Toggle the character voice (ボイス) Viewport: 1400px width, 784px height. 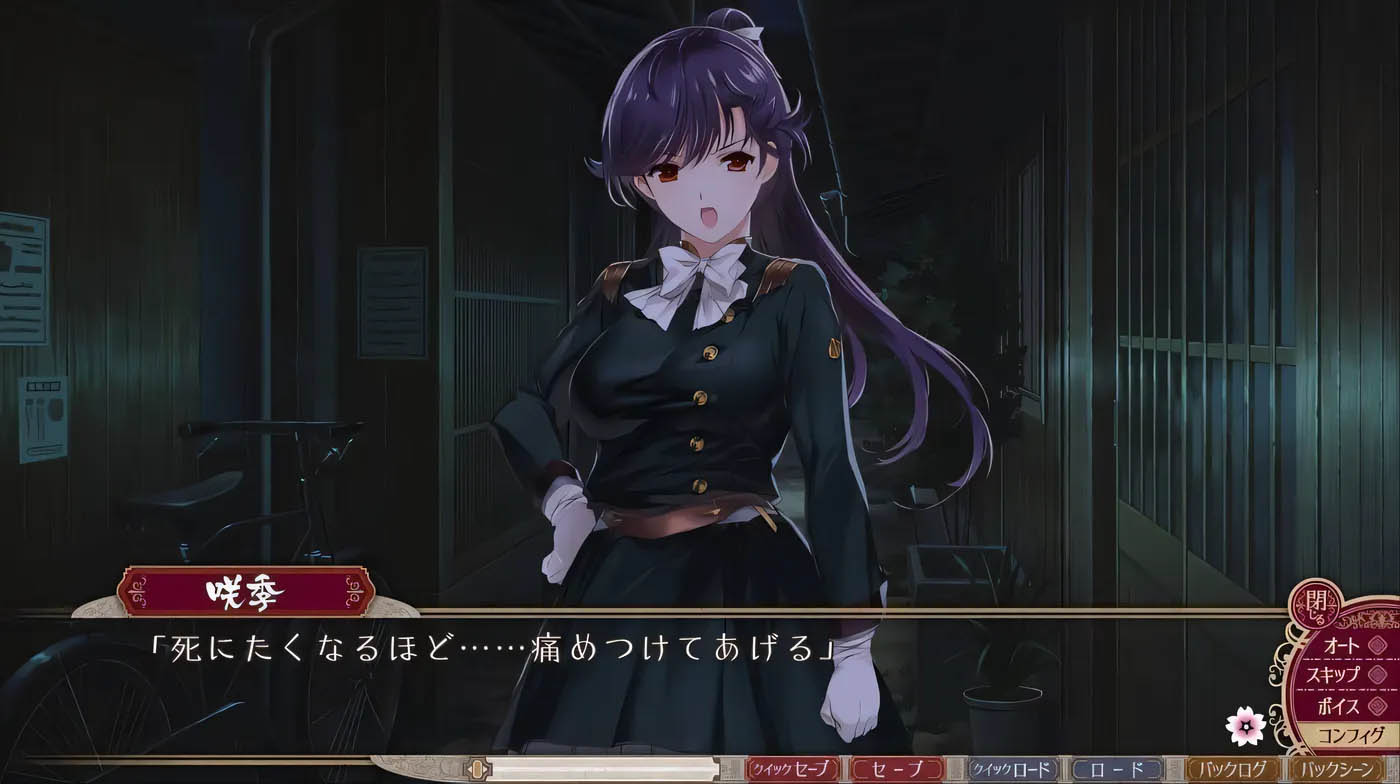pyautogui.click(x=1340, y=705)
